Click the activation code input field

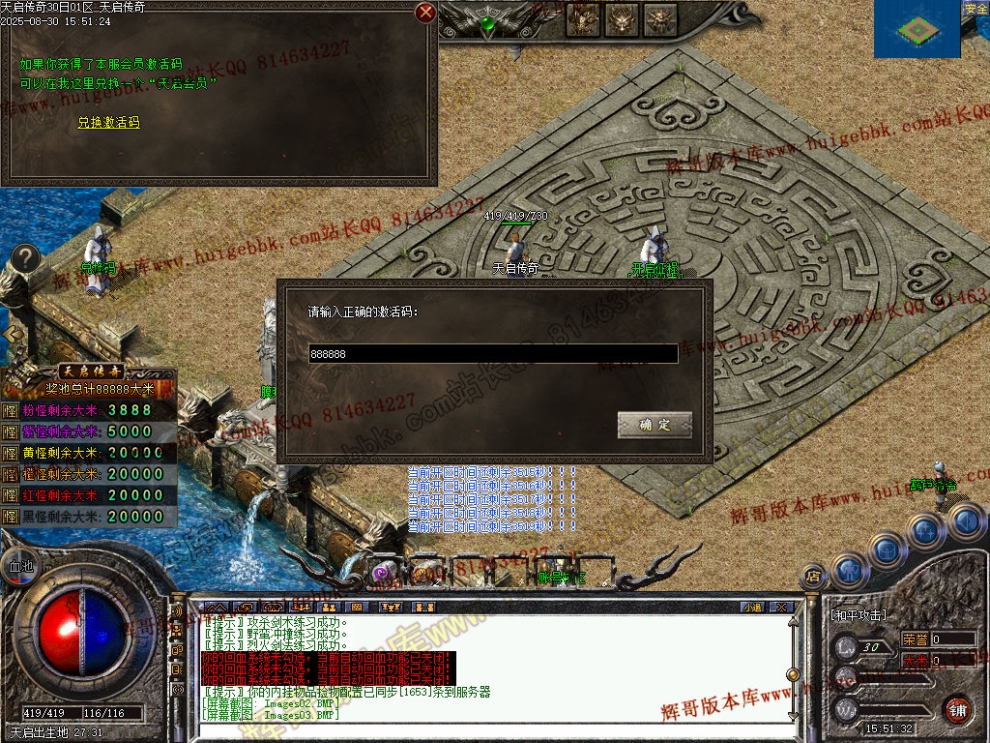point(492,354)
